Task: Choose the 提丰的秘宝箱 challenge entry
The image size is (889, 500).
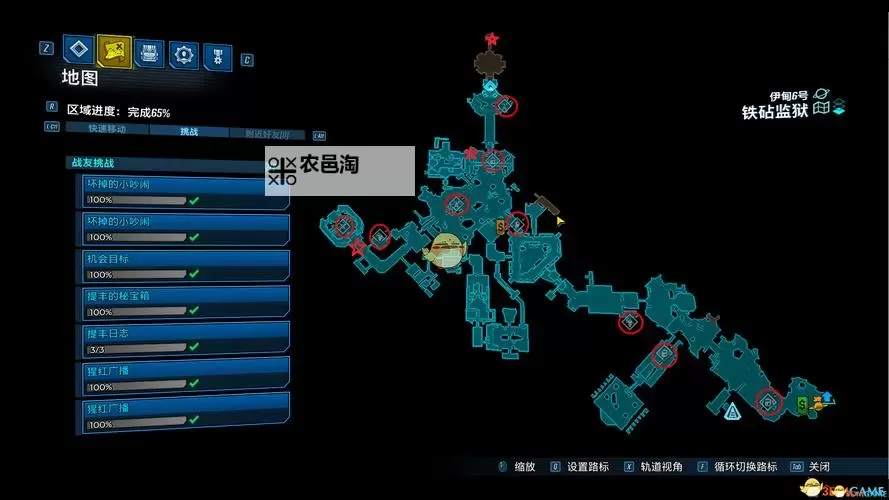Action: (x=185, y=300)
